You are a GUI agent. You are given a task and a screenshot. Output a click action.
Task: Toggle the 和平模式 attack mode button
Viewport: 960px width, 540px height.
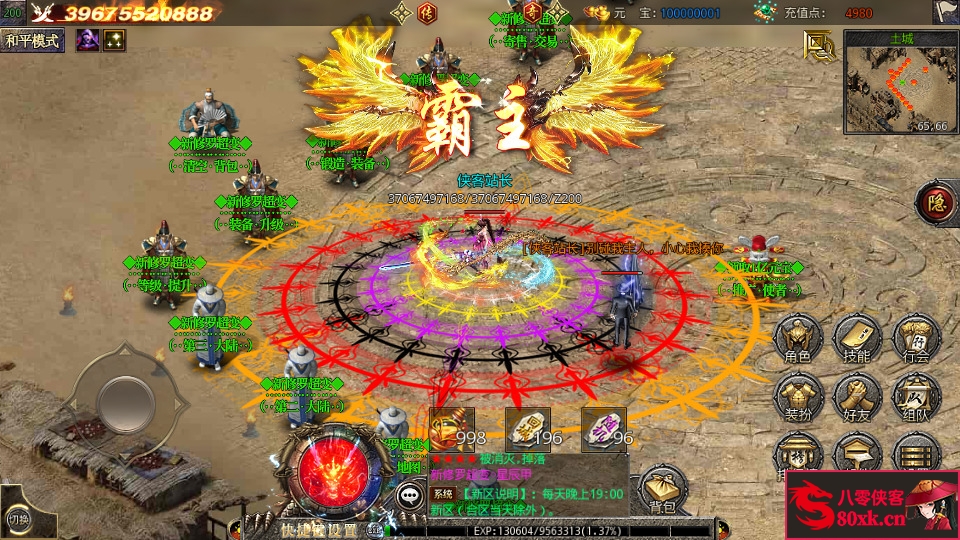33,41
